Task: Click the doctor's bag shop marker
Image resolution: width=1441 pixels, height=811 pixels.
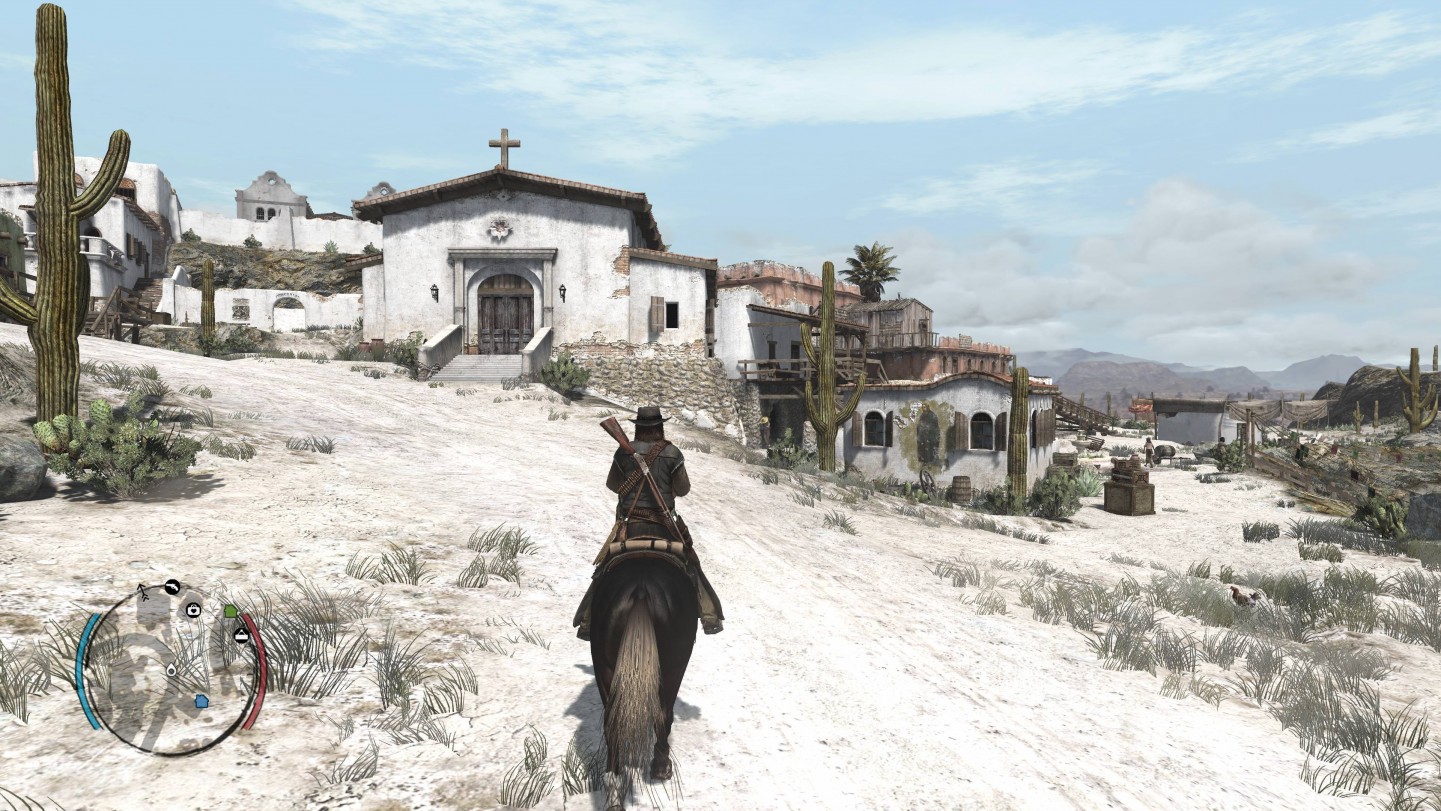Action: 193,609
